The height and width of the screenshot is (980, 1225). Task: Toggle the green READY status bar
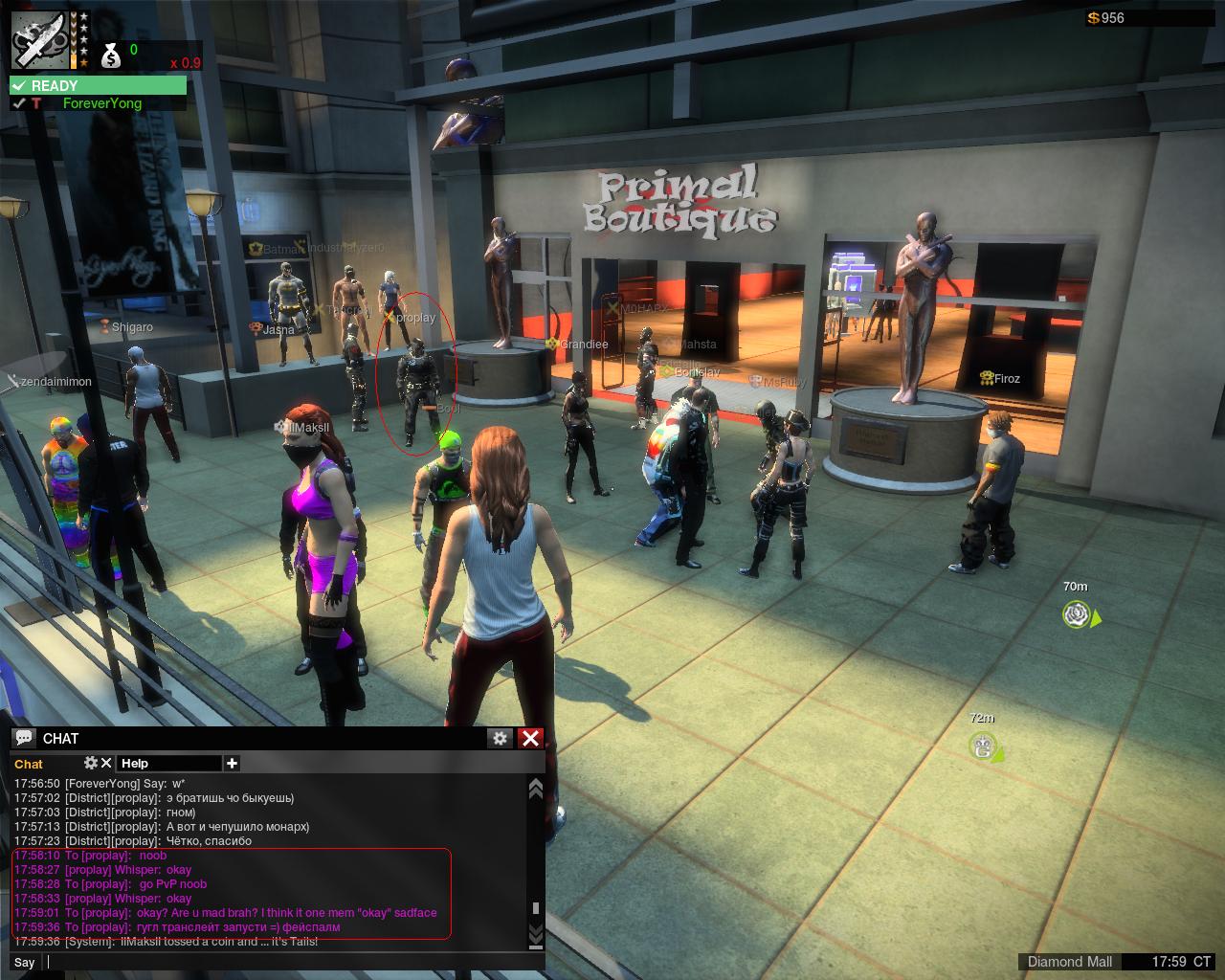98,86
